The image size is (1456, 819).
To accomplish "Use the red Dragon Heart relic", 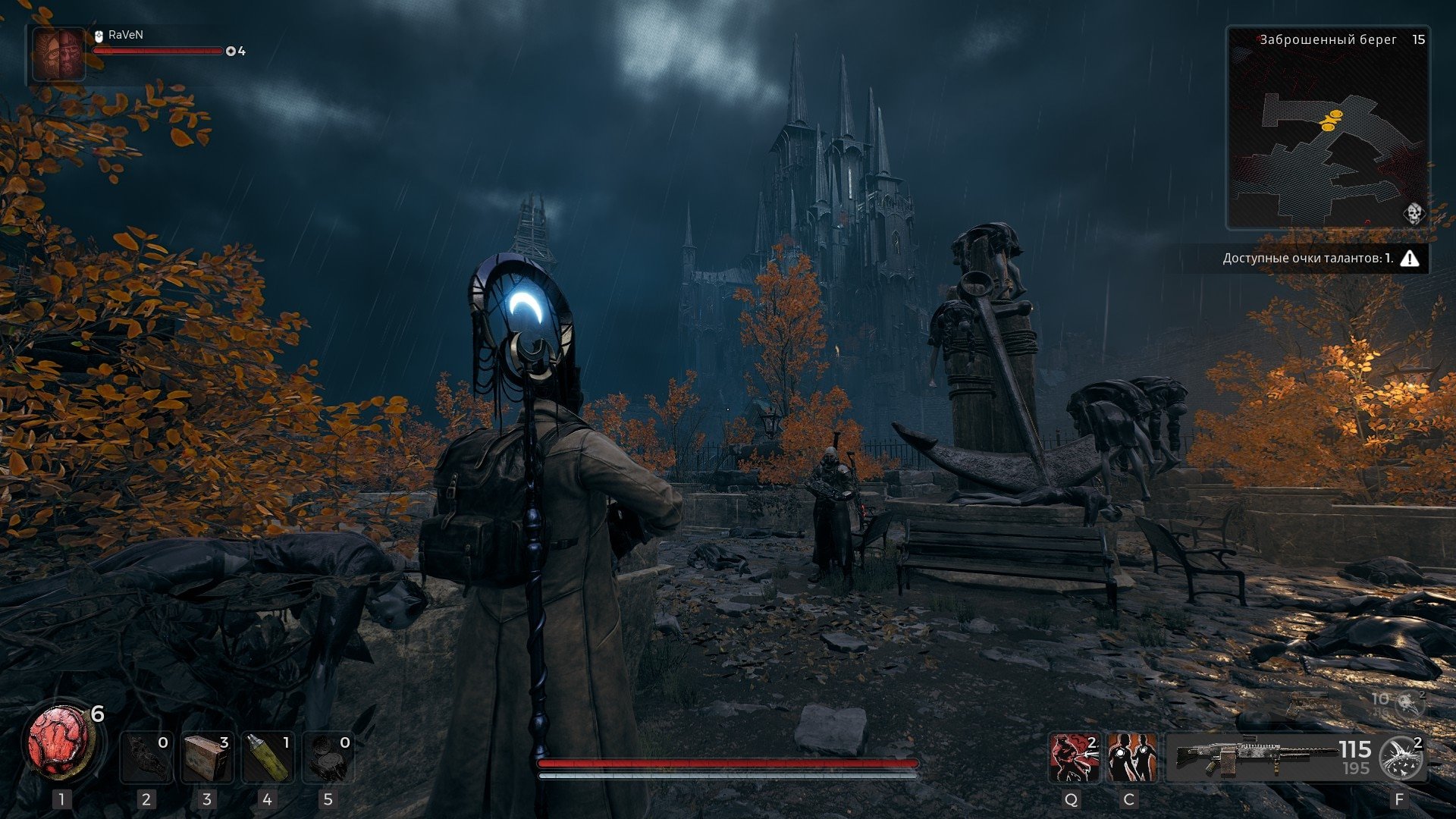I will pyautogui.click(x=59, y=741).
